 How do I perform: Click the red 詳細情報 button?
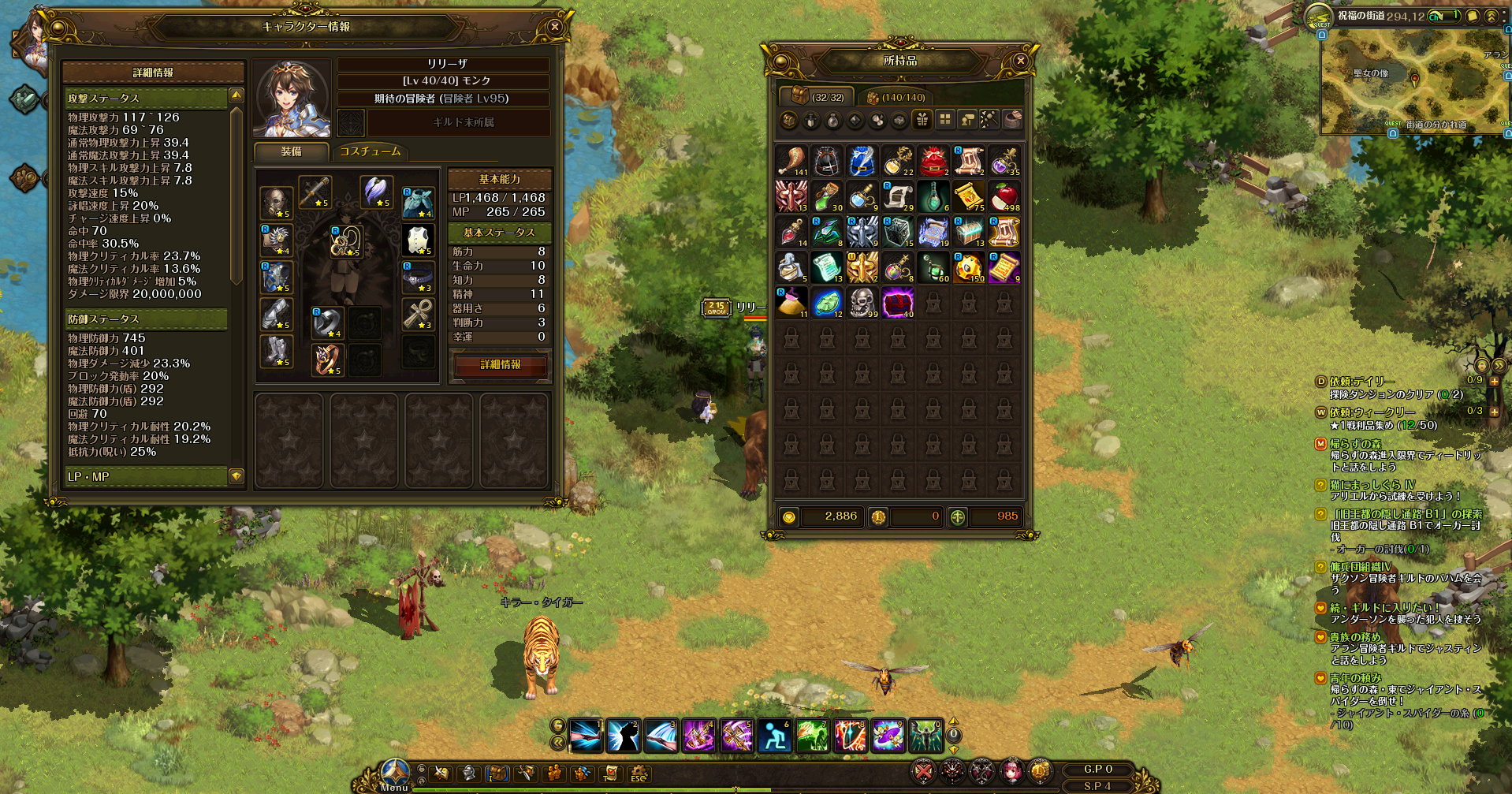click(501, 364)
